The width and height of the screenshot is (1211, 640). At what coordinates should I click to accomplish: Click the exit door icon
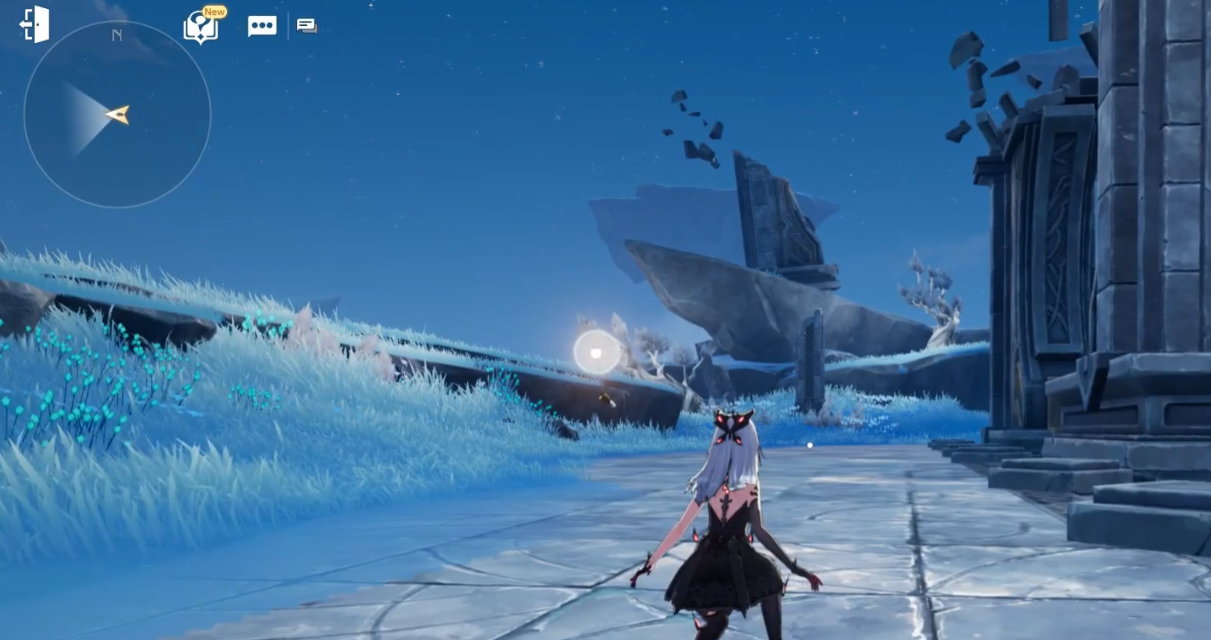pos(34,25)
